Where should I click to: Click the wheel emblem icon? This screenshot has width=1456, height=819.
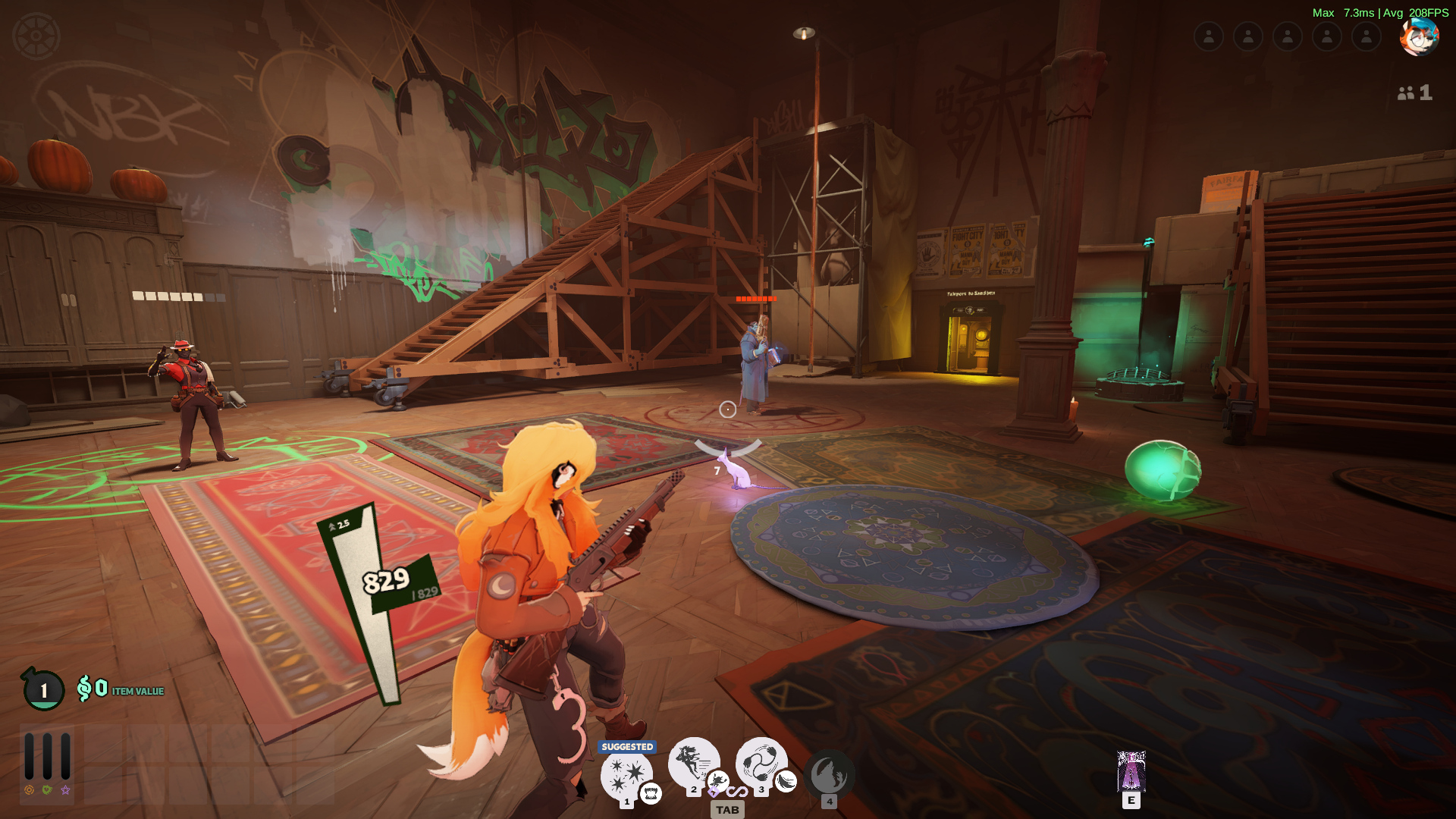(36, 36)
